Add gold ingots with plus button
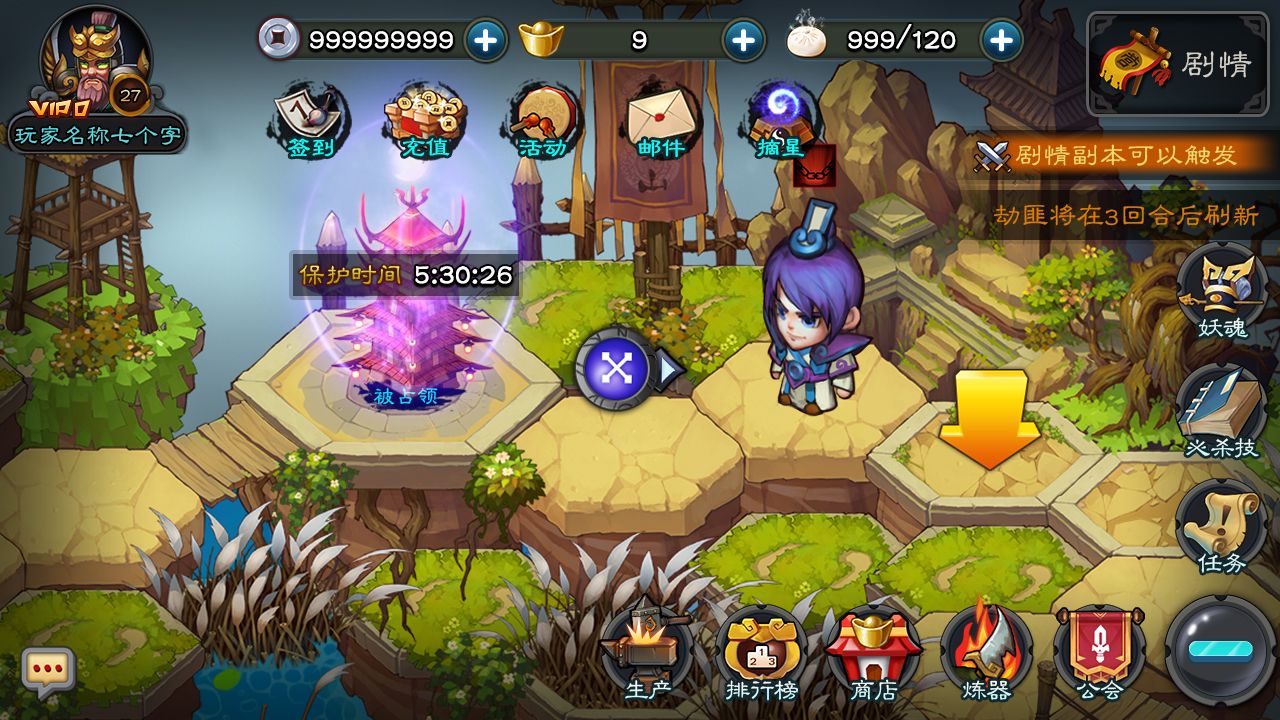Screen dimensions: 1280x720 (743, 40)
